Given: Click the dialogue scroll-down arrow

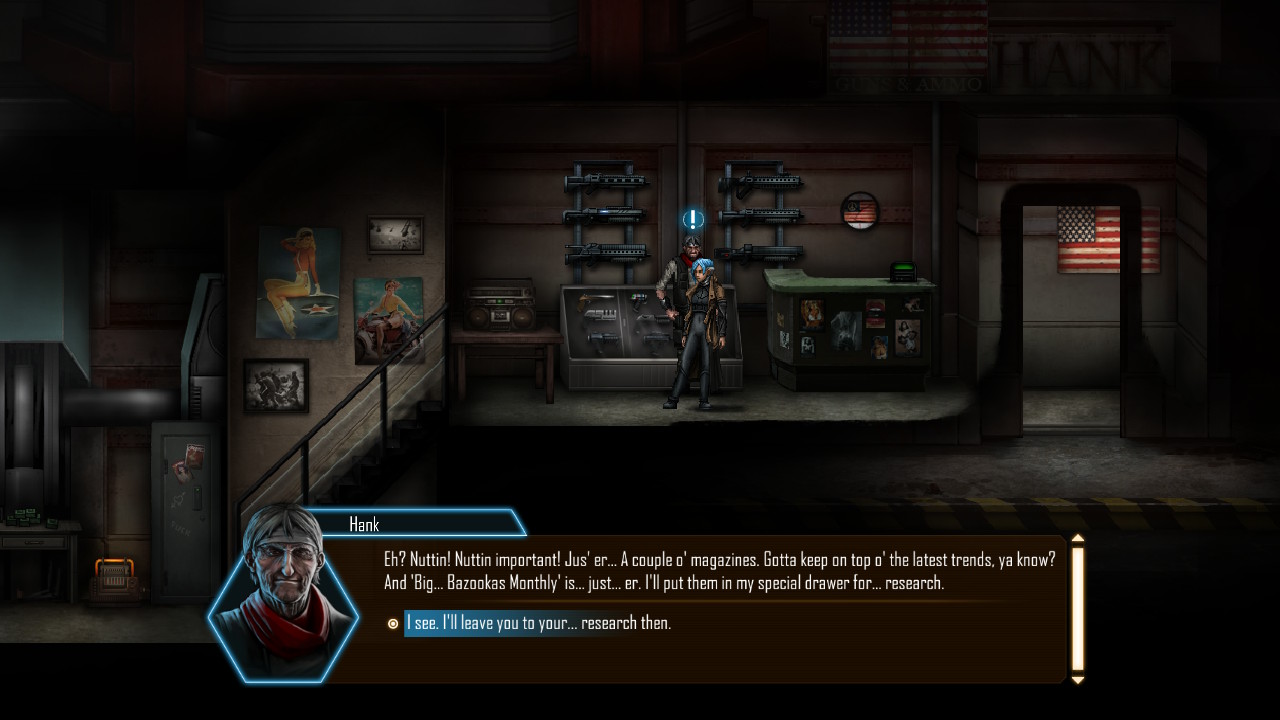Looking at the screenshot, I should click(1077, 680).
